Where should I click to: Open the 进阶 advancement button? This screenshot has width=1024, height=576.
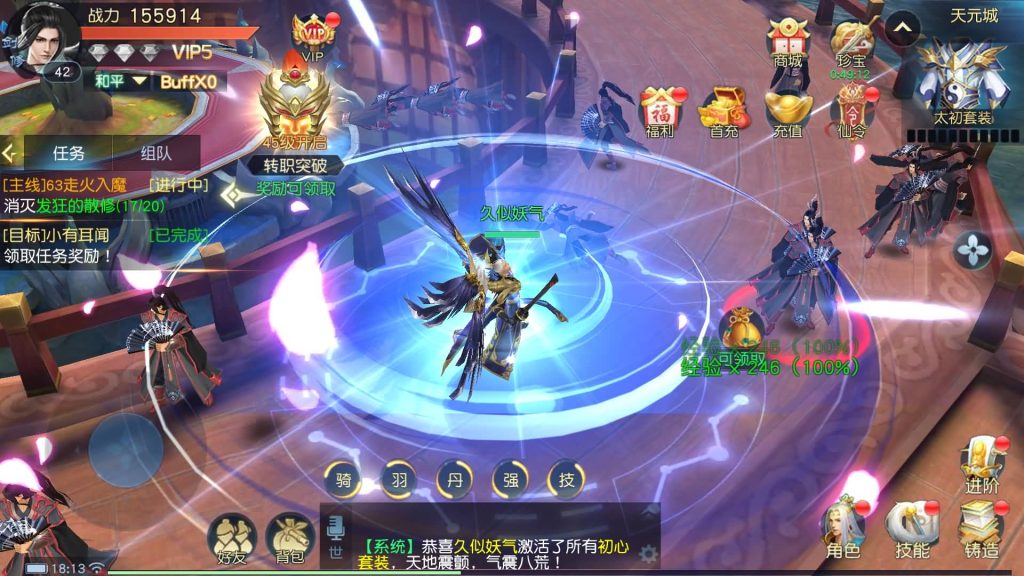[x=981, y=463]
